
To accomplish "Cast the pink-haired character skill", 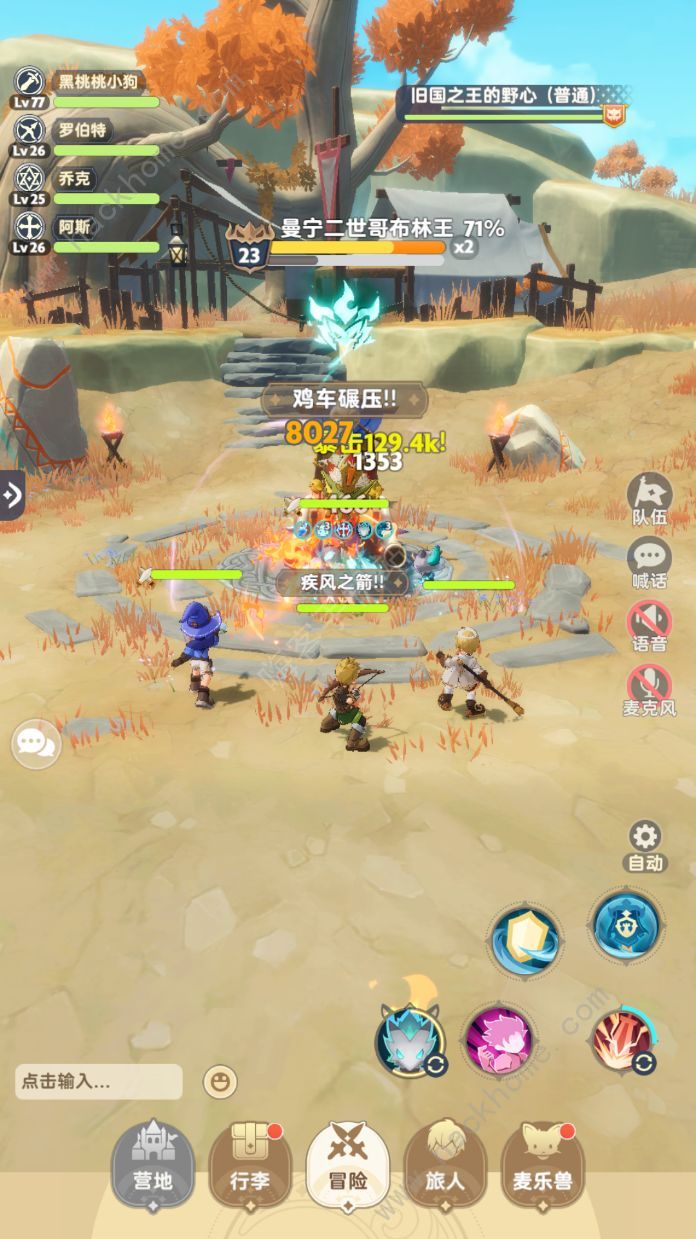I will 497,1038.
